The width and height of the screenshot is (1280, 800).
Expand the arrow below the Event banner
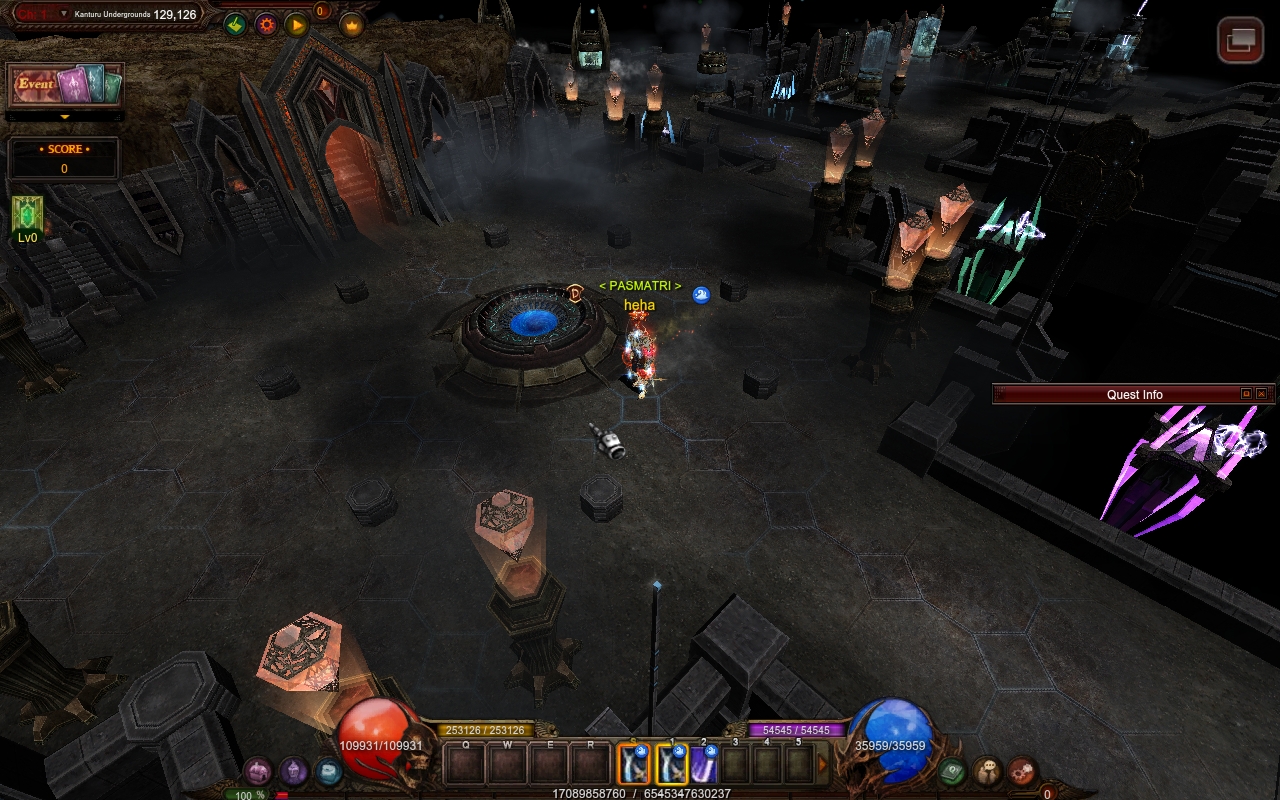[65, 117]
